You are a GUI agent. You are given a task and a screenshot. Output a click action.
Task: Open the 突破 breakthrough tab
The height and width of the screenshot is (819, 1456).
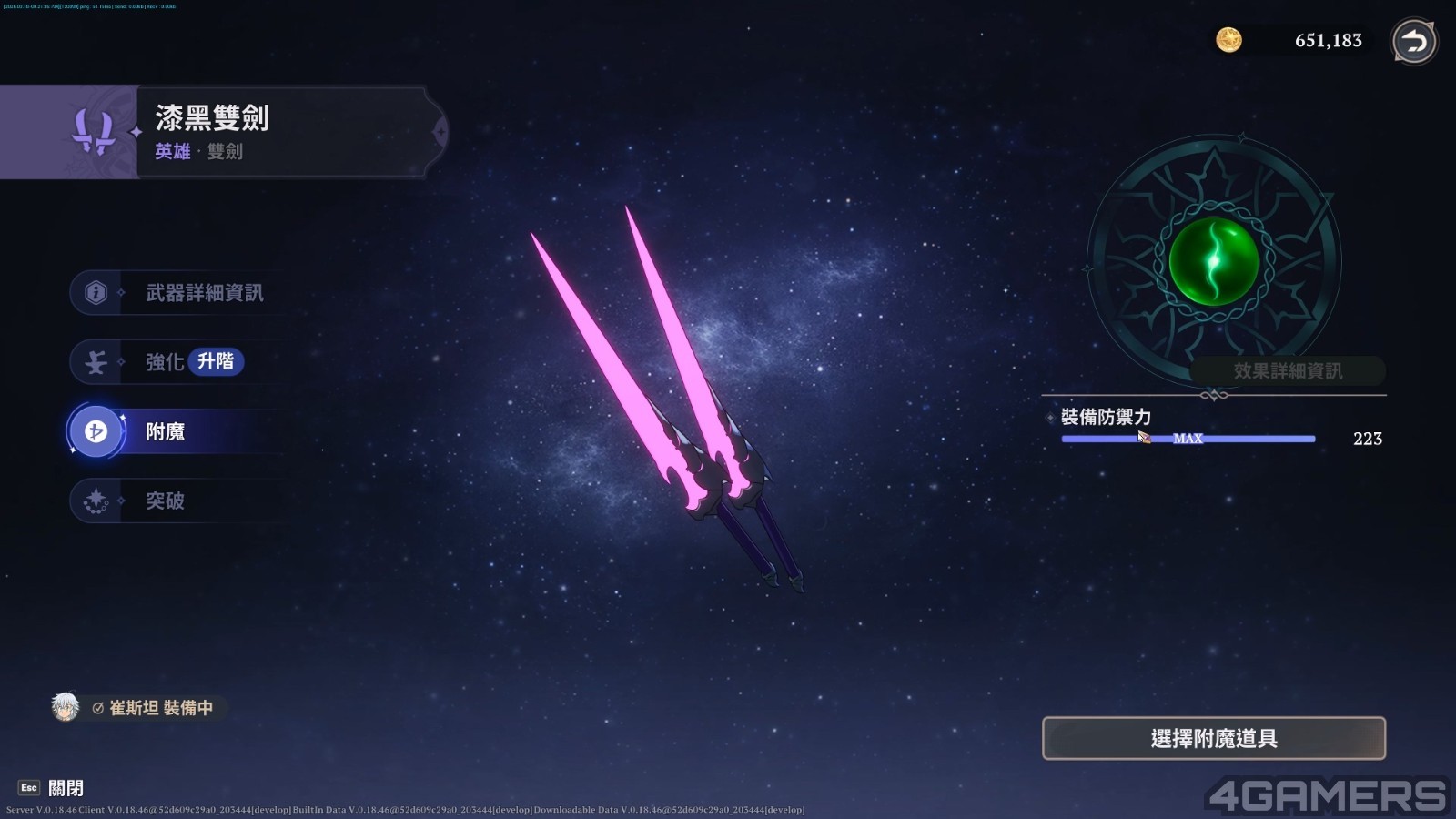pyautogui.click(x=165, y=500)
